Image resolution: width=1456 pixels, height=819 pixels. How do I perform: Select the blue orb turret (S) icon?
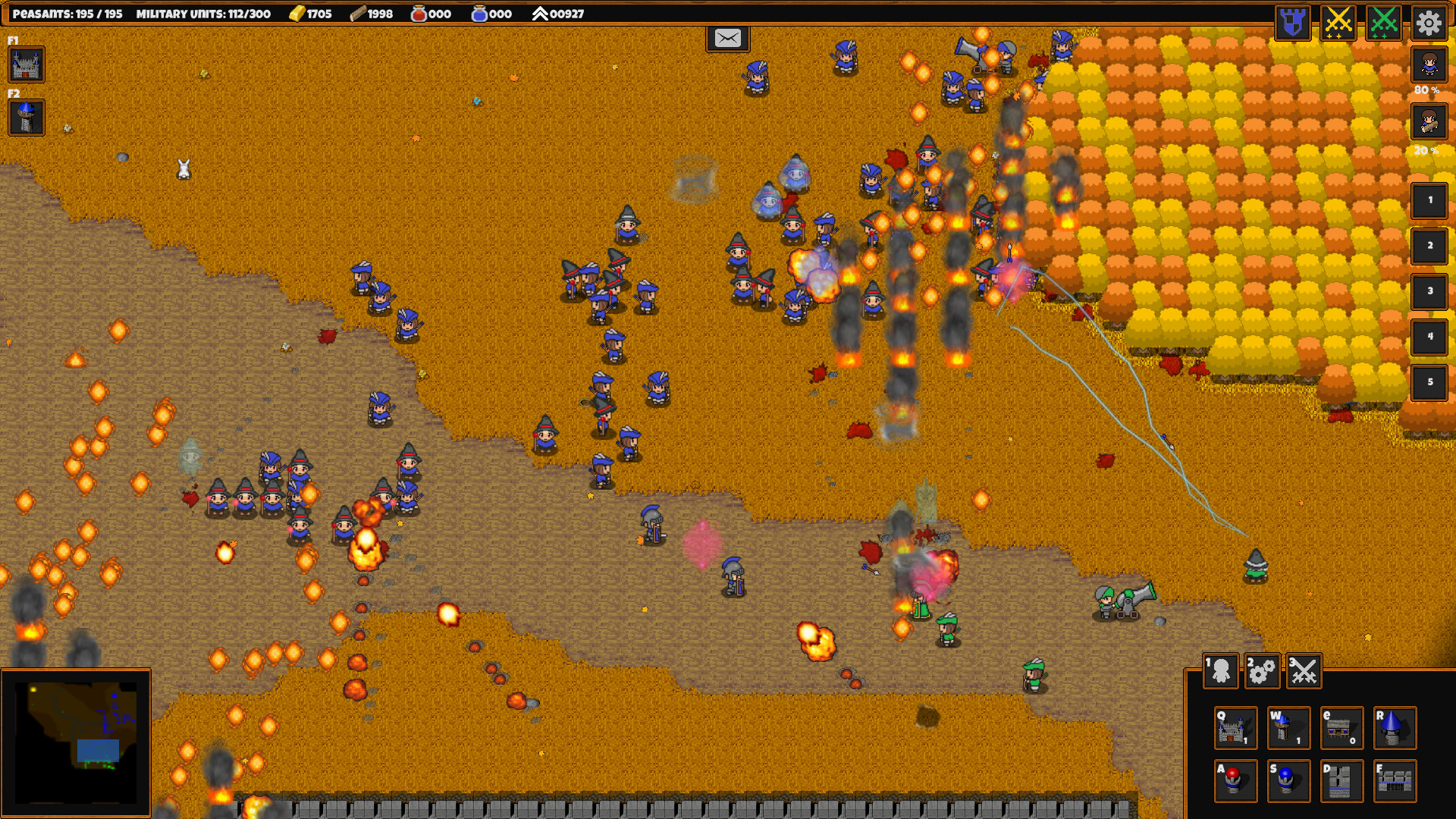[1288, 780]
